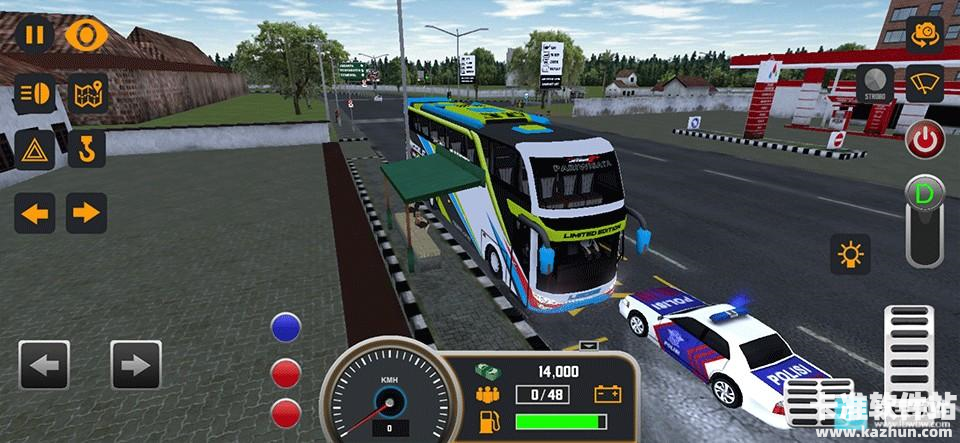960x443 pixels.
Task: Tap the red engine power button
Action: [925, 140]
